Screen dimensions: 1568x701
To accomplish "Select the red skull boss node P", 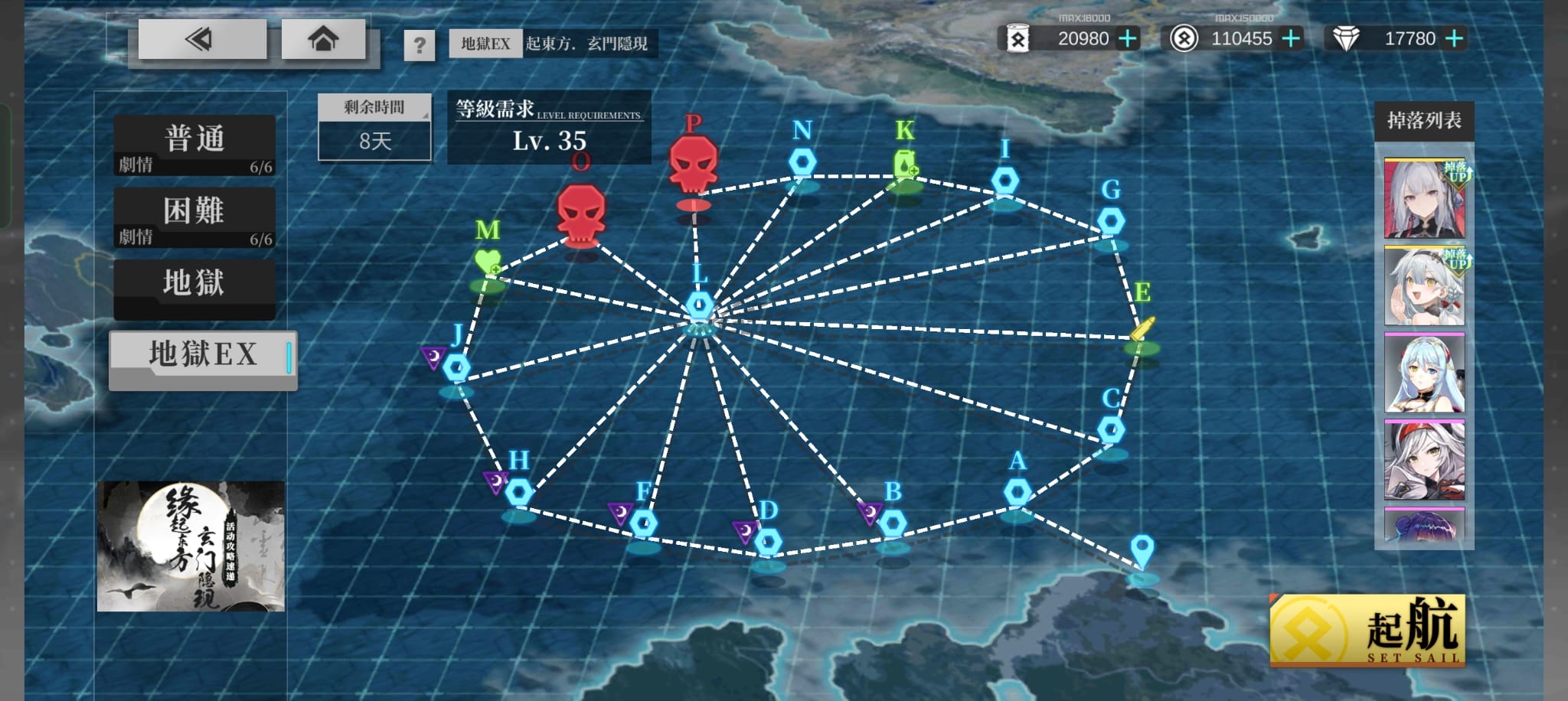I will tap(693, 165).
